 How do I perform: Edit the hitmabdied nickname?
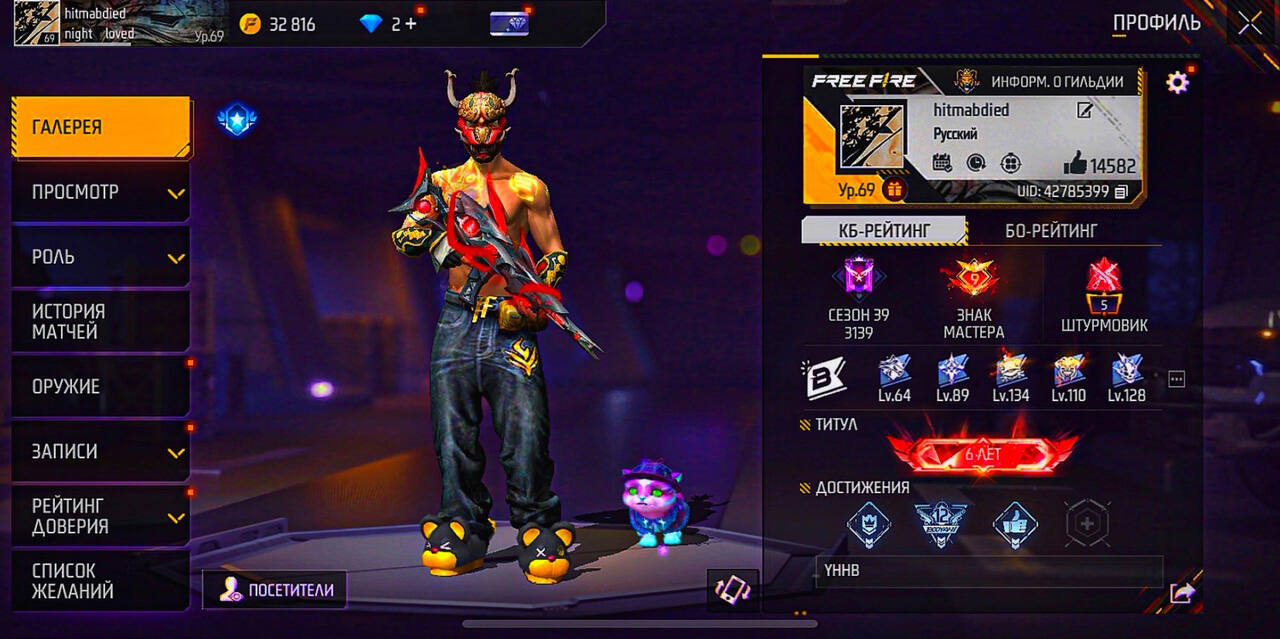click(1084, 110)
